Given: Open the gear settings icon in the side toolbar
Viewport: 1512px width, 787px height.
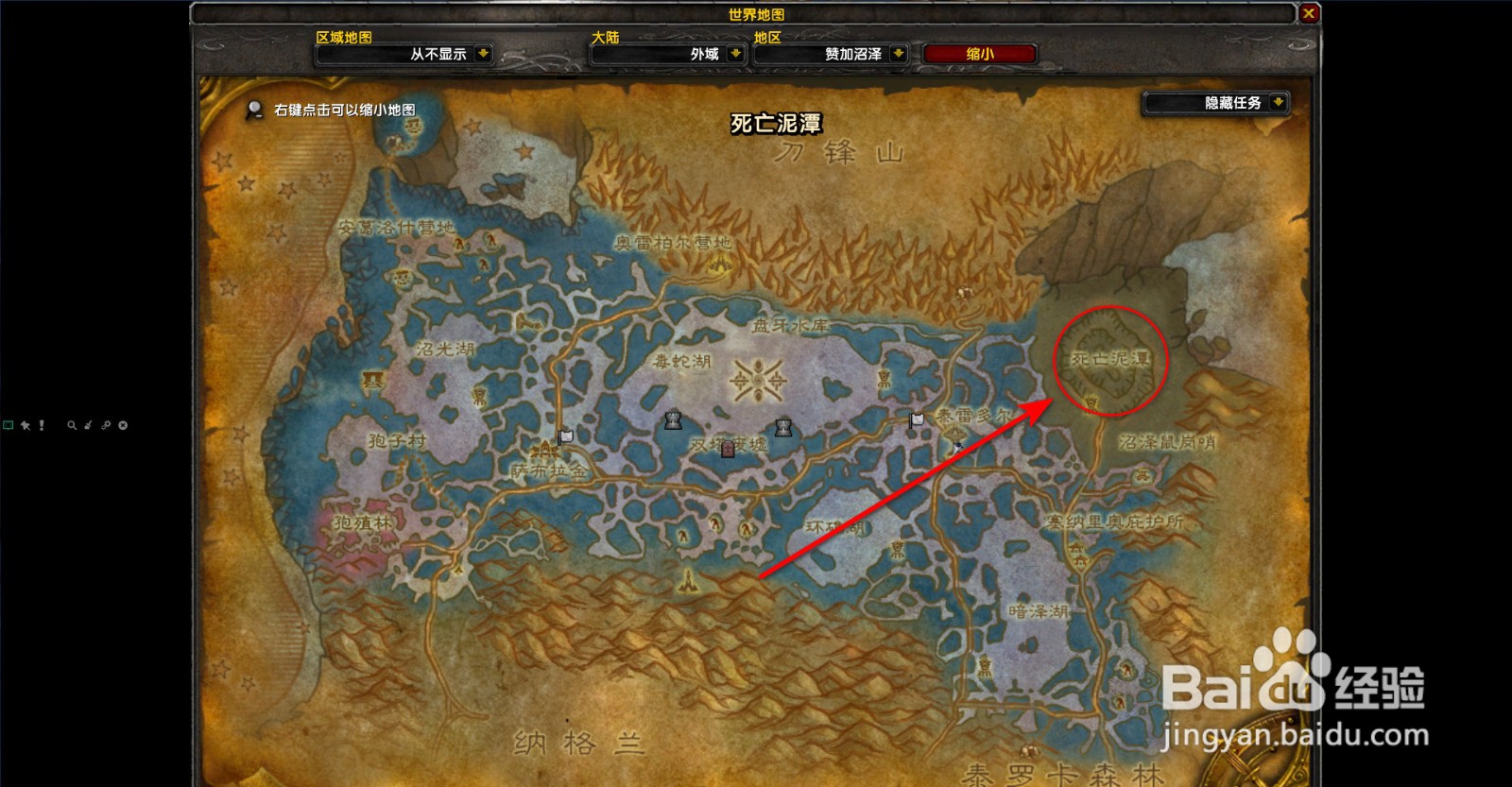Looking at the screenshot, I should 106,425.
